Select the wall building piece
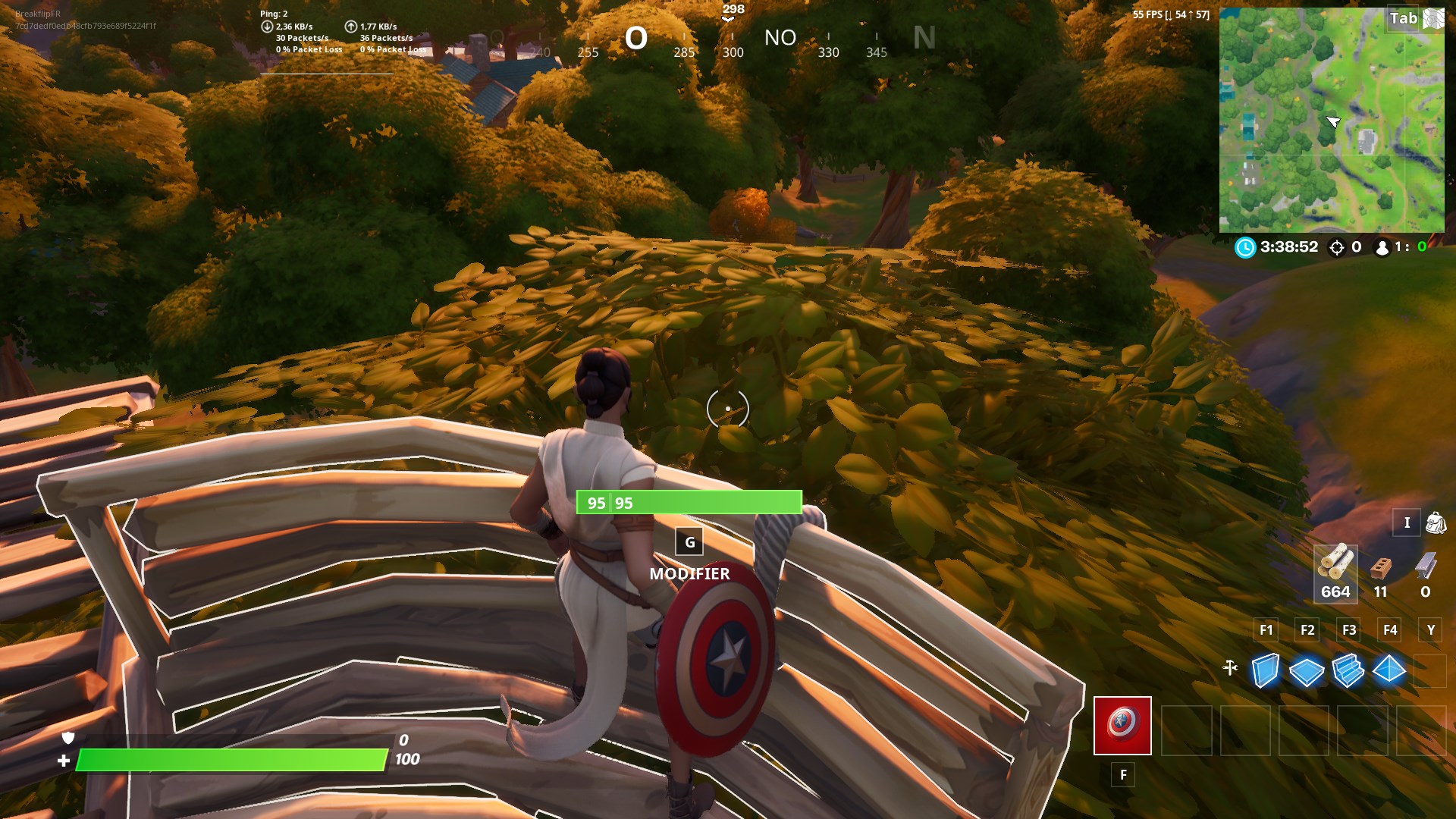Screen dimensions: 1456x819 pyautogui.click(x=1266, y=670)
